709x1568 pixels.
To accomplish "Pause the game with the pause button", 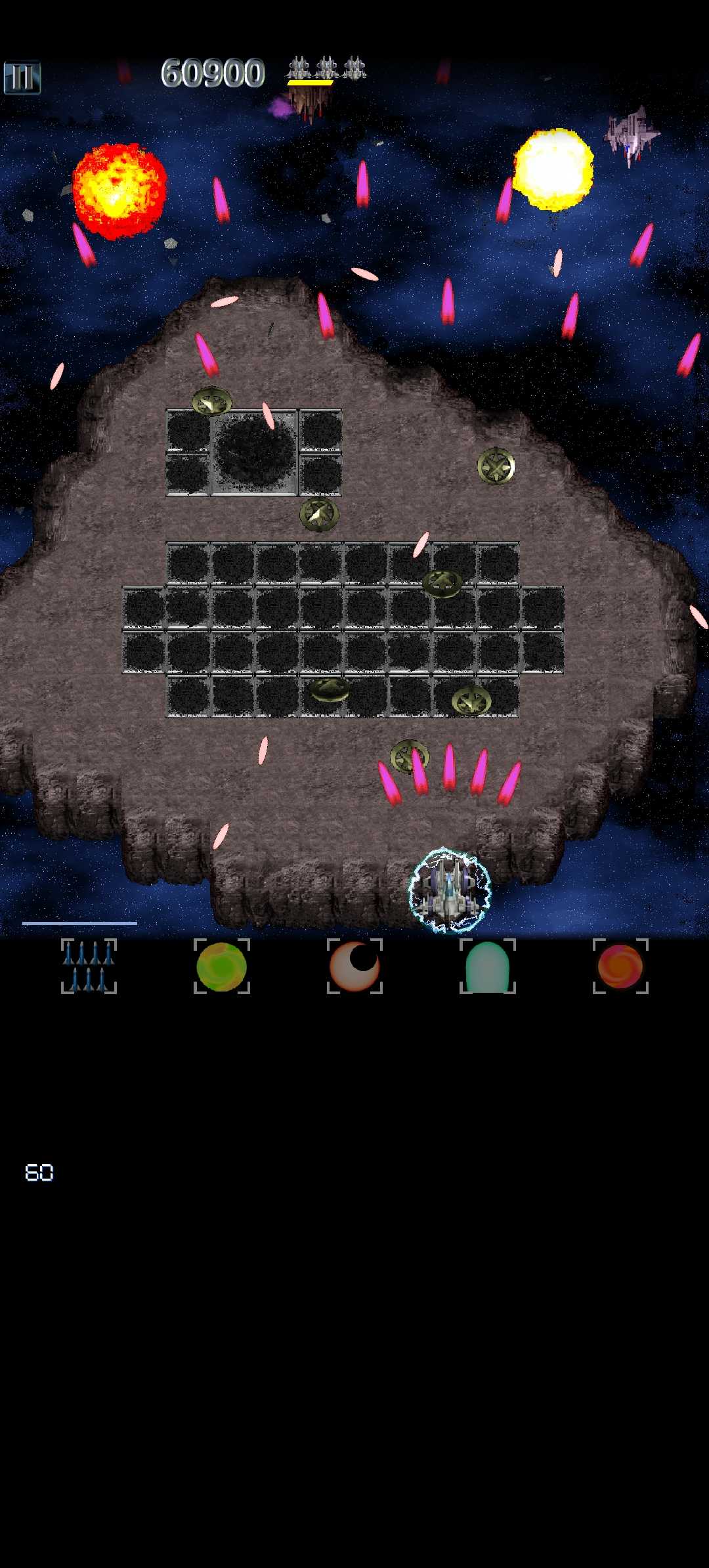I will [x=22, y=78].
